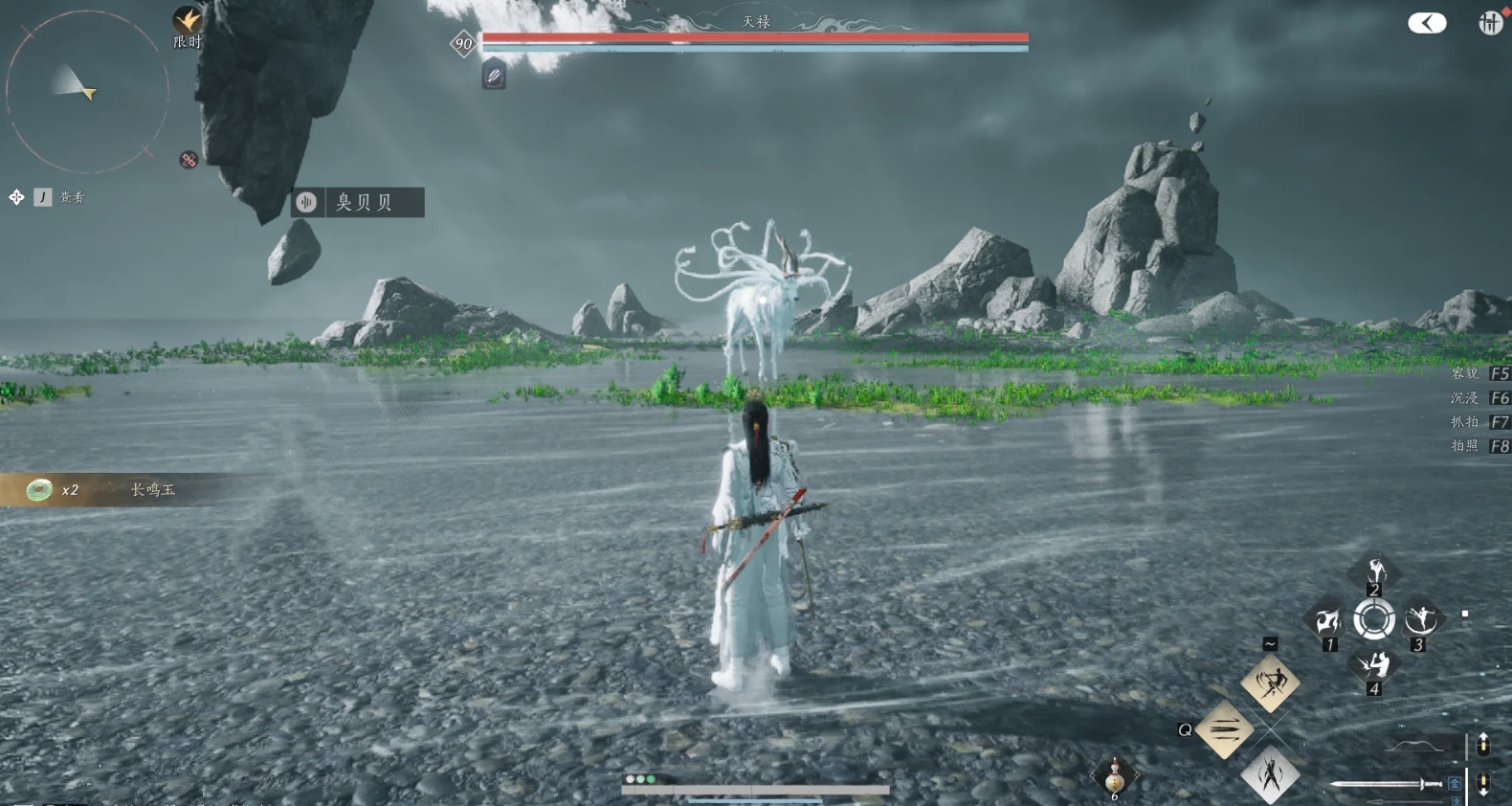Use ability slot 3 spinning kick skill
The height and width of the screenshot is (806, 1512).
pos(1420,620)
